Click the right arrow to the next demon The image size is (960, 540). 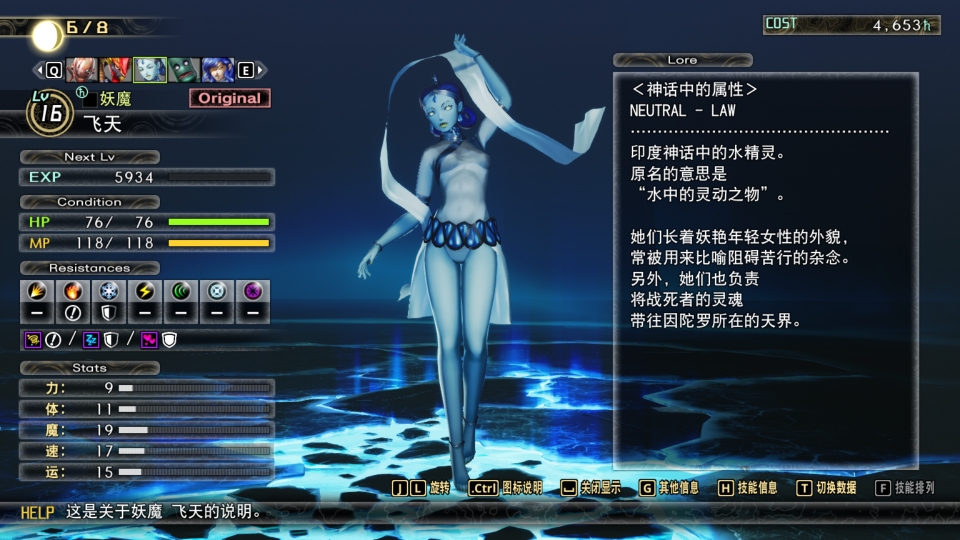click(260, 70)
